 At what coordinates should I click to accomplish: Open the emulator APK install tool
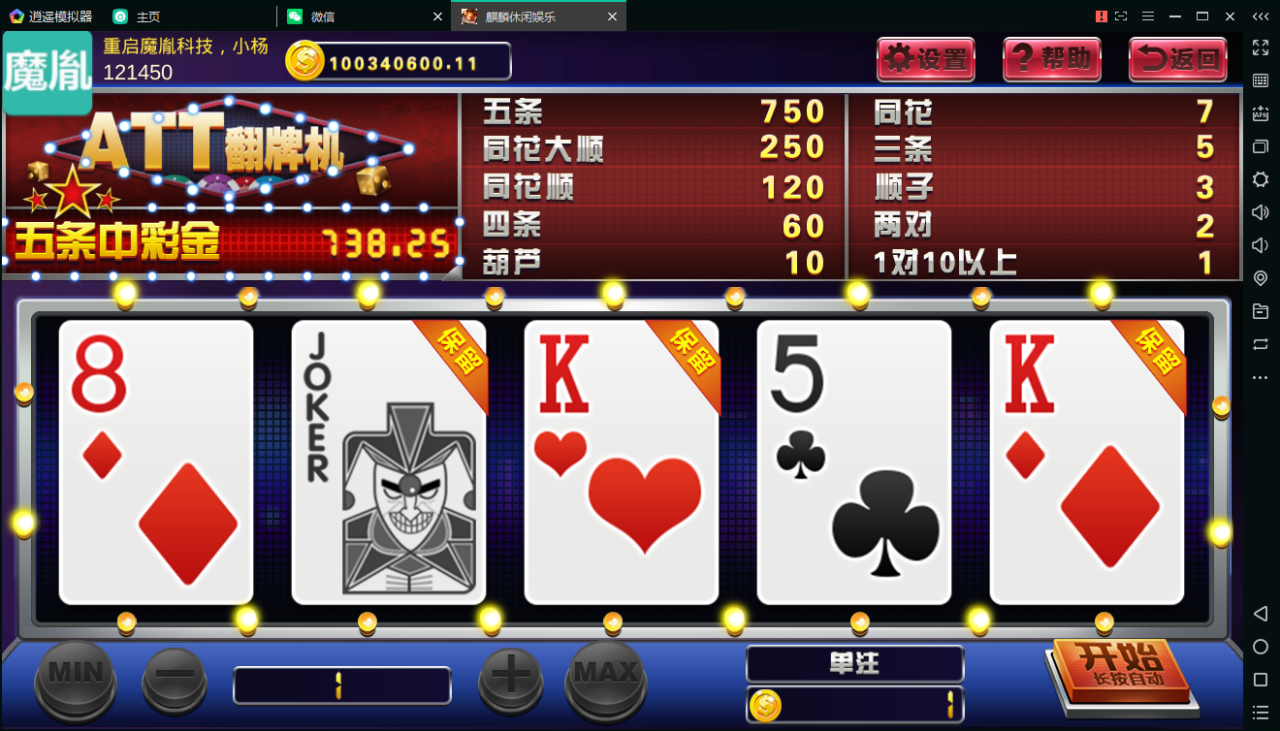click(1259, 113)
